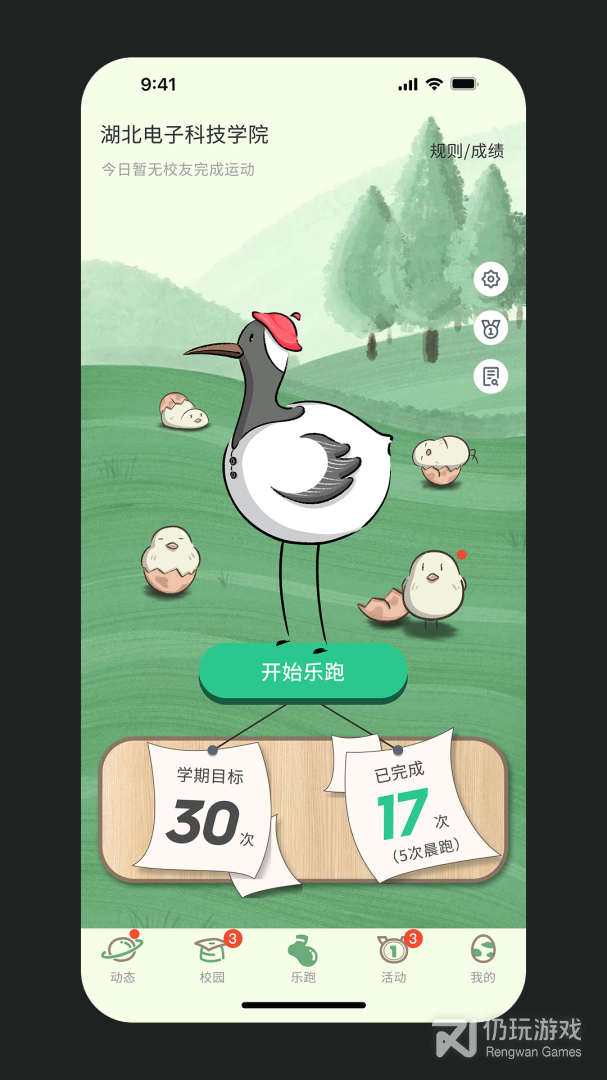Go to the 活动 activities tab

point(393,958)
